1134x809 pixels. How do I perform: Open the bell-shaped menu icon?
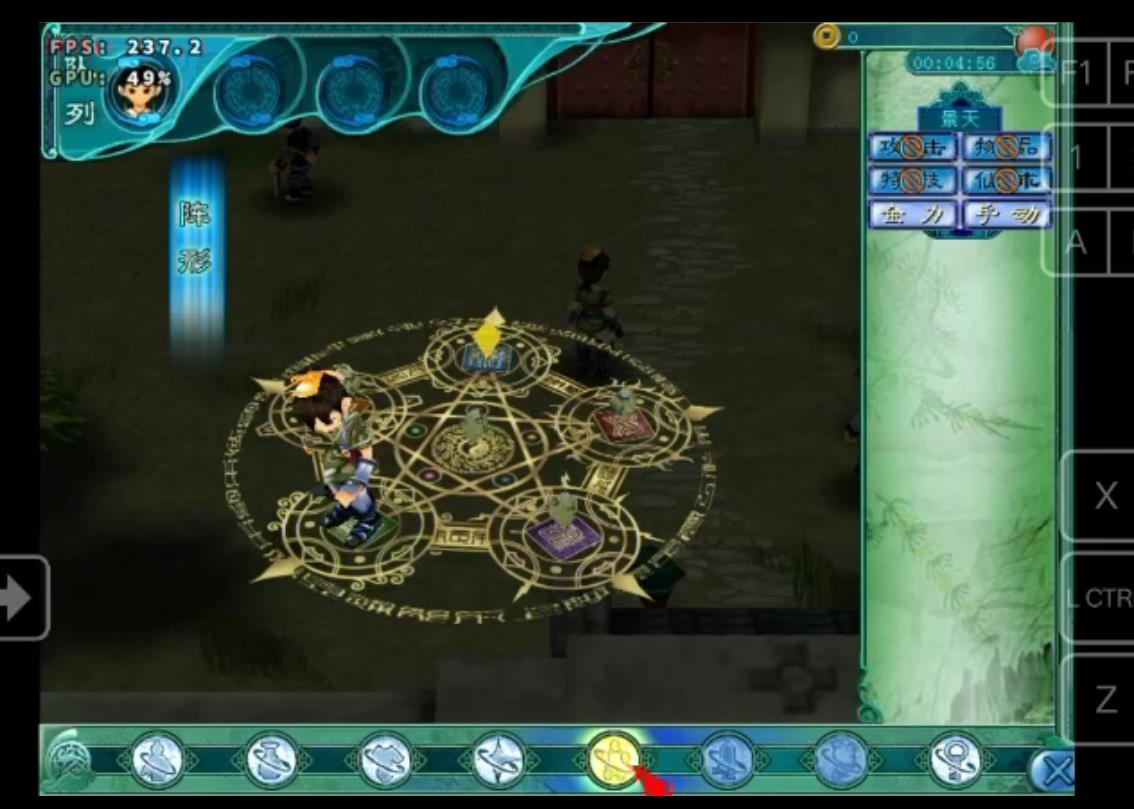tap(725, 762)
